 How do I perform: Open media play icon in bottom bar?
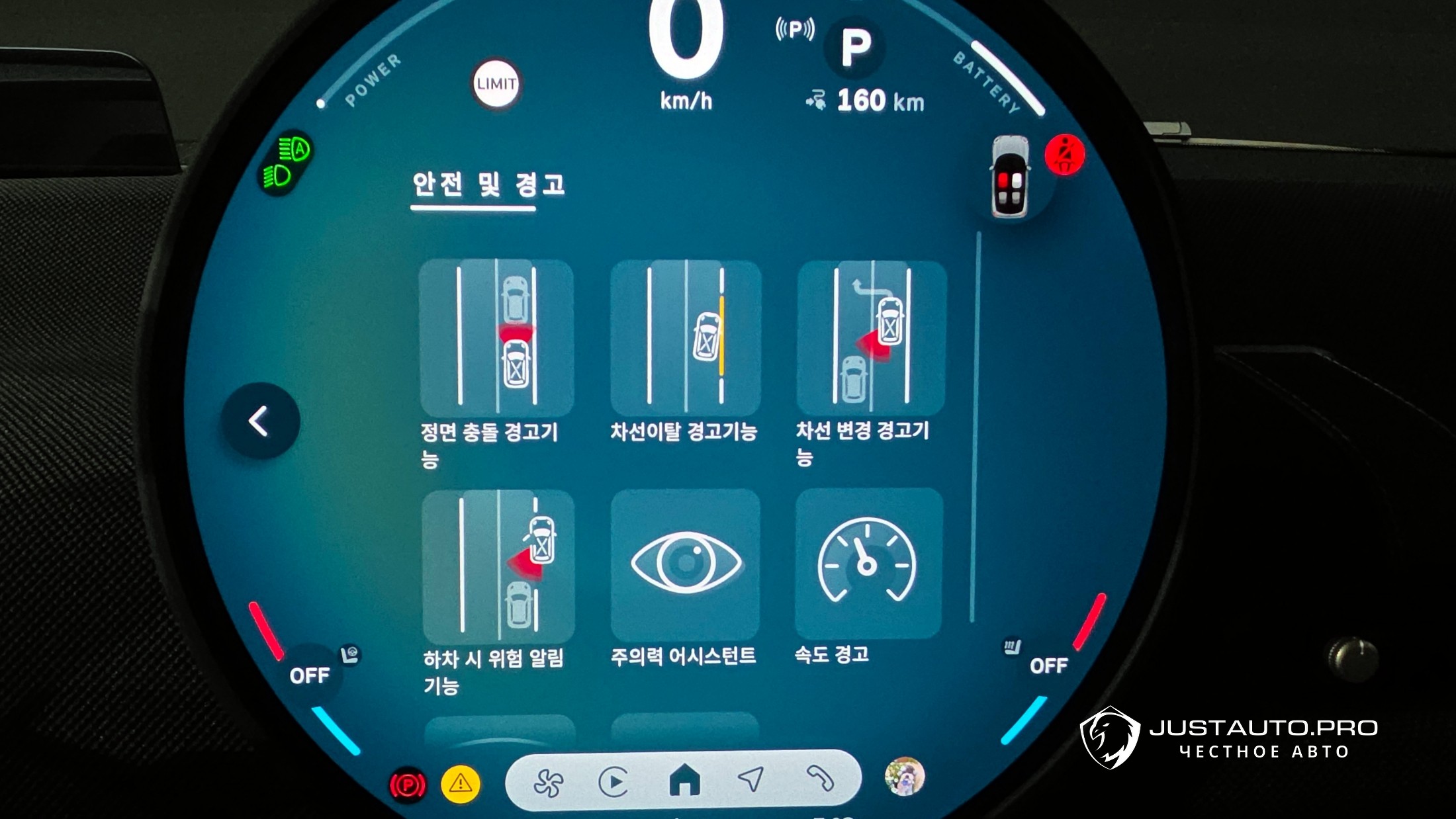[614, 782]
